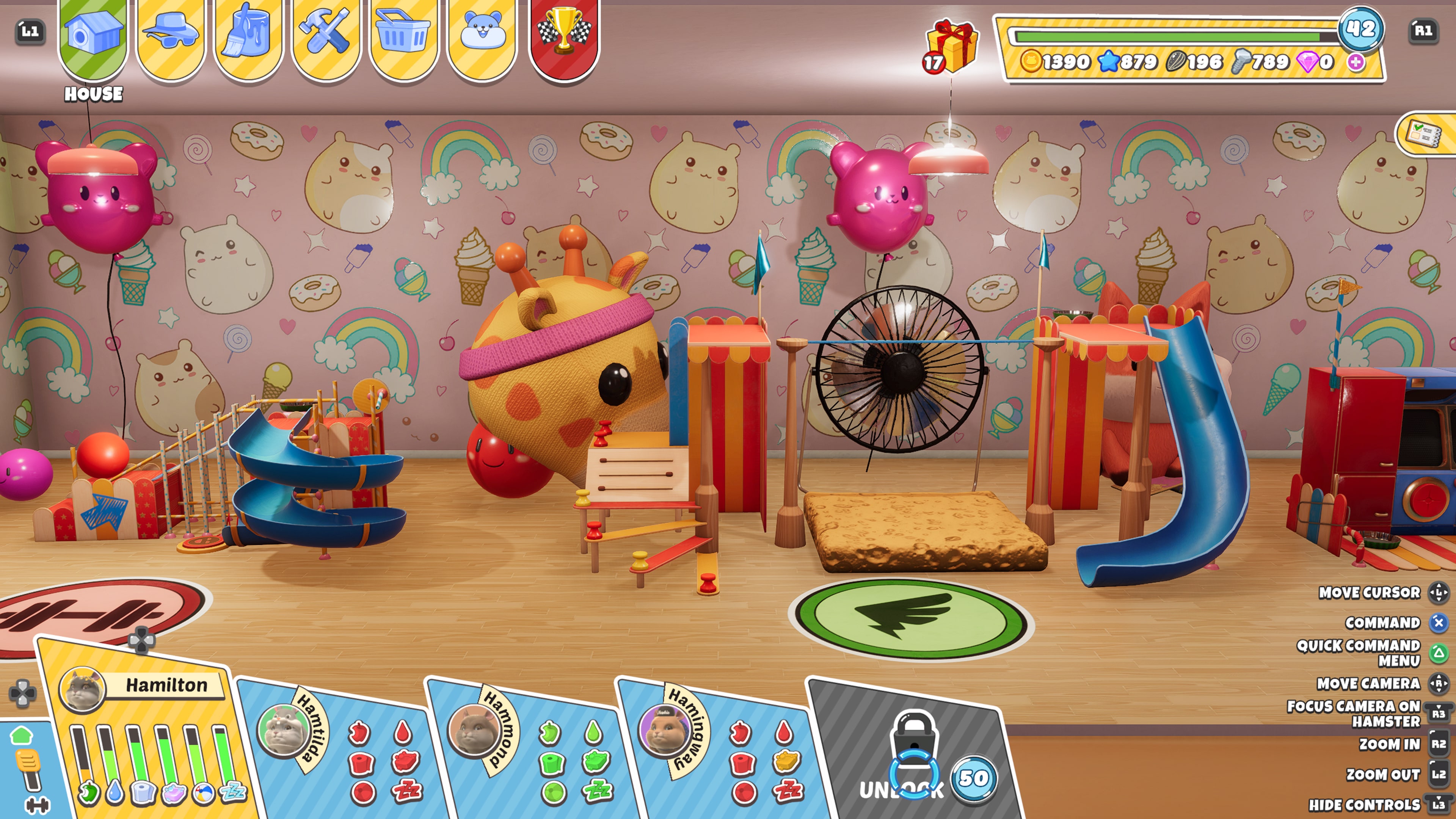1456x819 pixels.
Task: Click the green house mode icon
Action: point(22,735)
